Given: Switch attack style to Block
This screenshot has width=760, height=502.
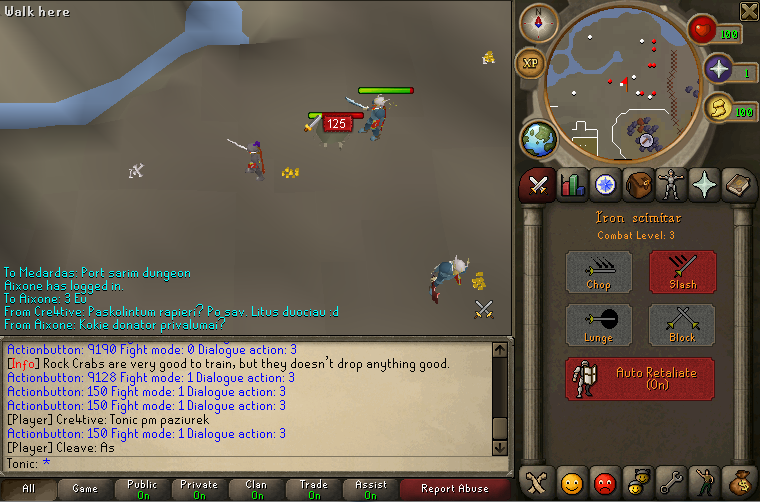Looking at the screenshot, I should tap(682, 325).
